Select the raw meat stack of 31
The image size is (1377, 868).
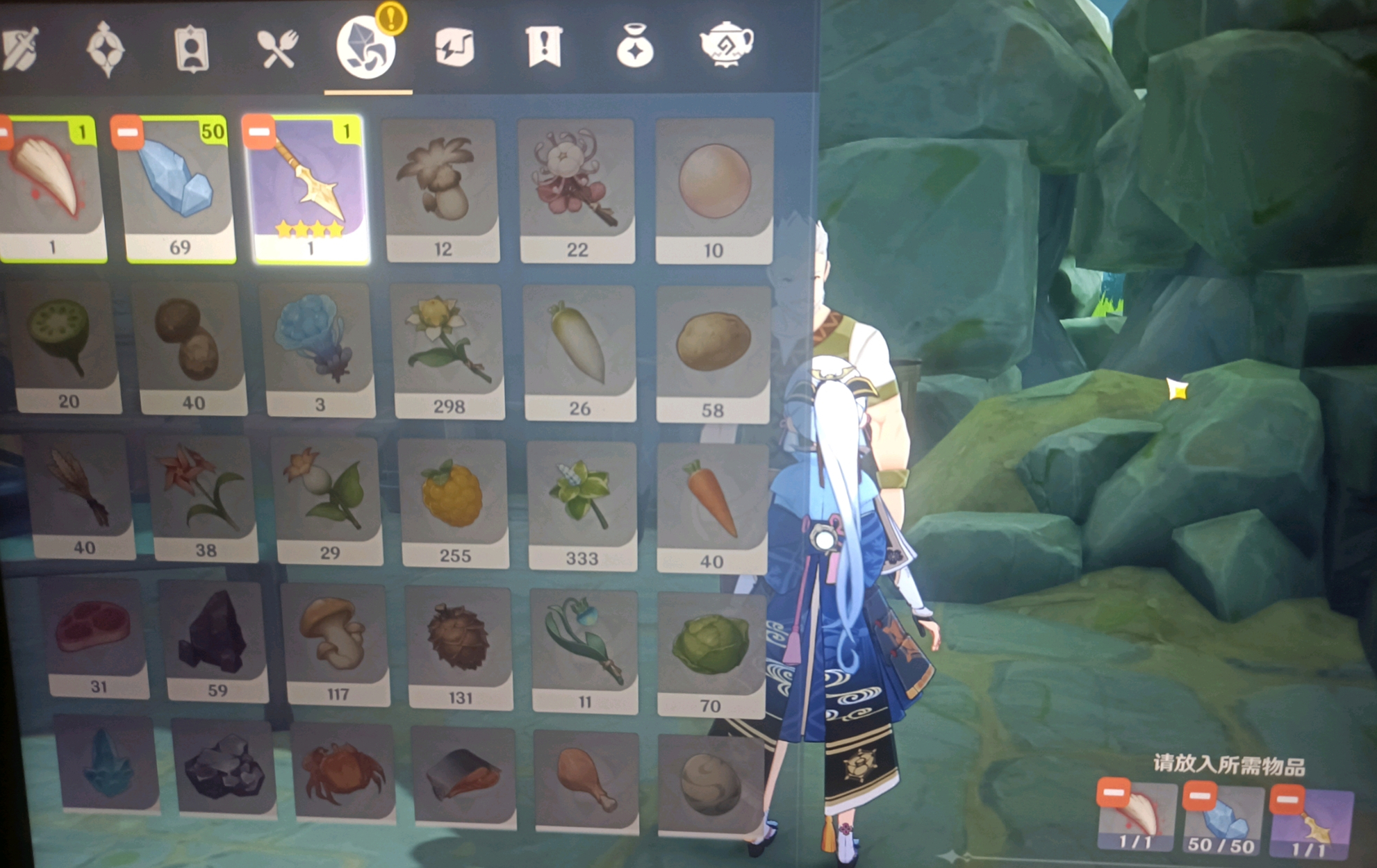(94, 637)
